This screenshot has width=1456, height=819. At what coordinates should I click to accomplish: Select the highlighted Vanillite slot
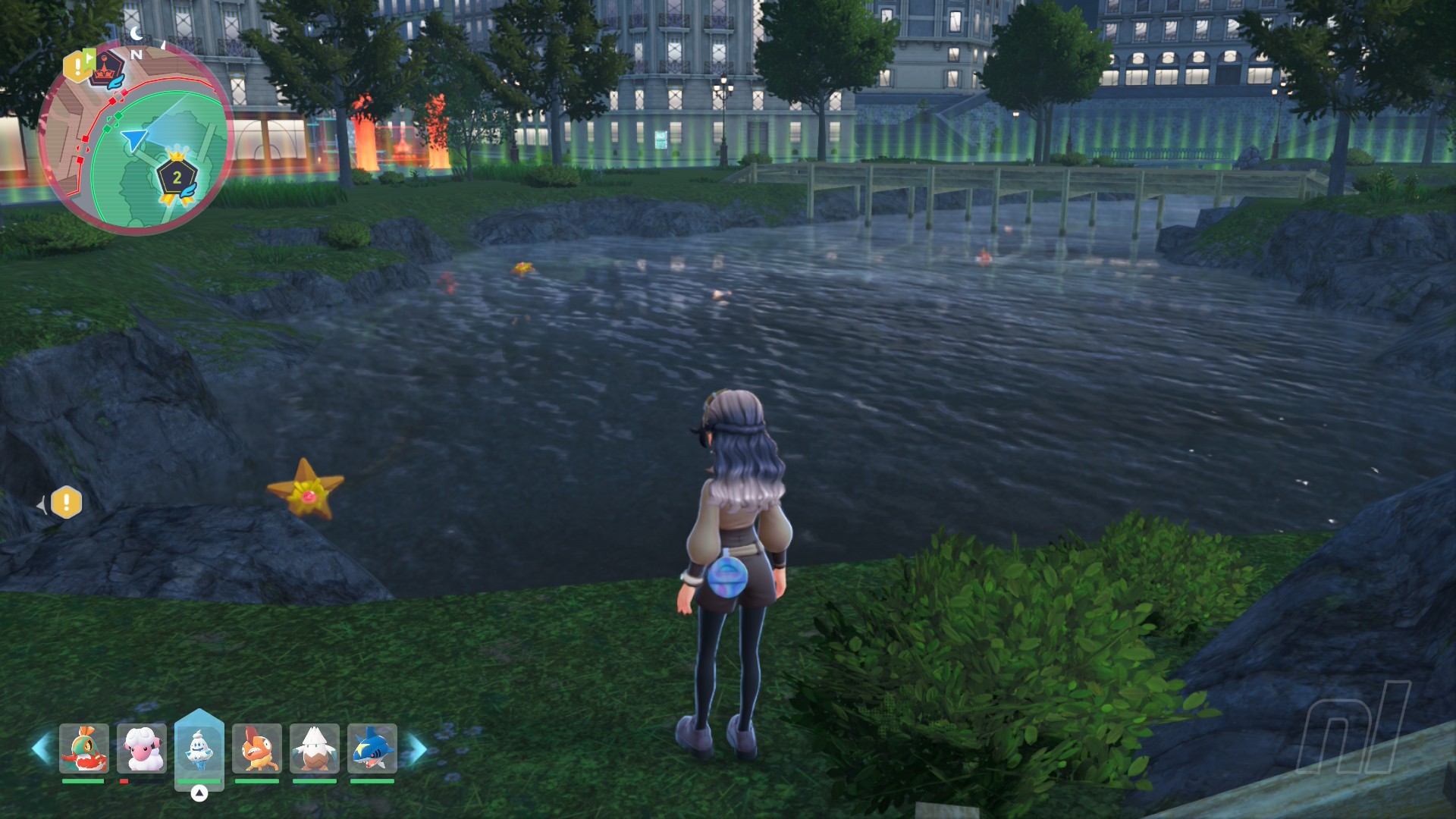[x=199, y=749]
